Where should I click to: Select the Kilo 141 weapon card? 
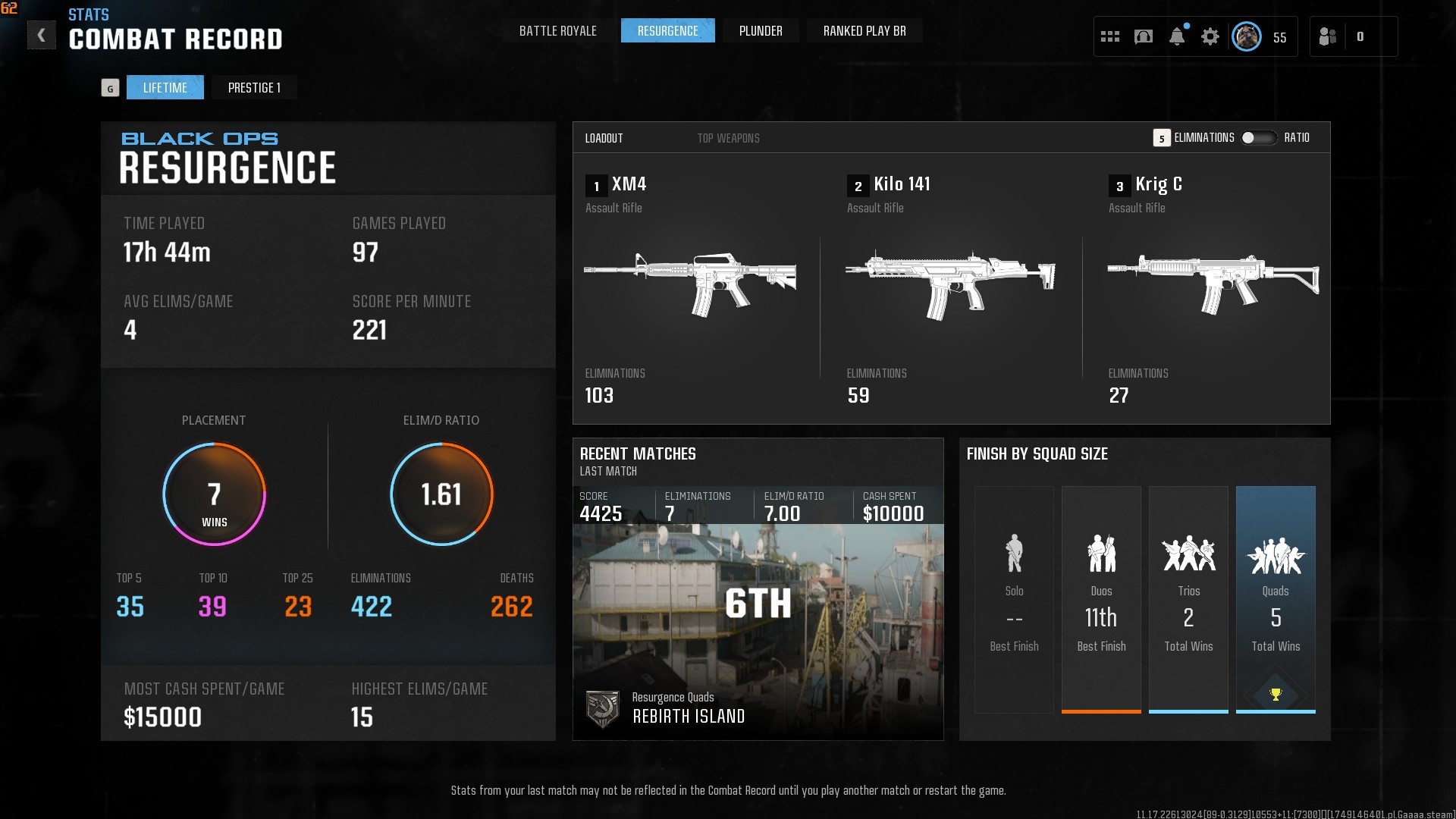click(x=950, y=287)
